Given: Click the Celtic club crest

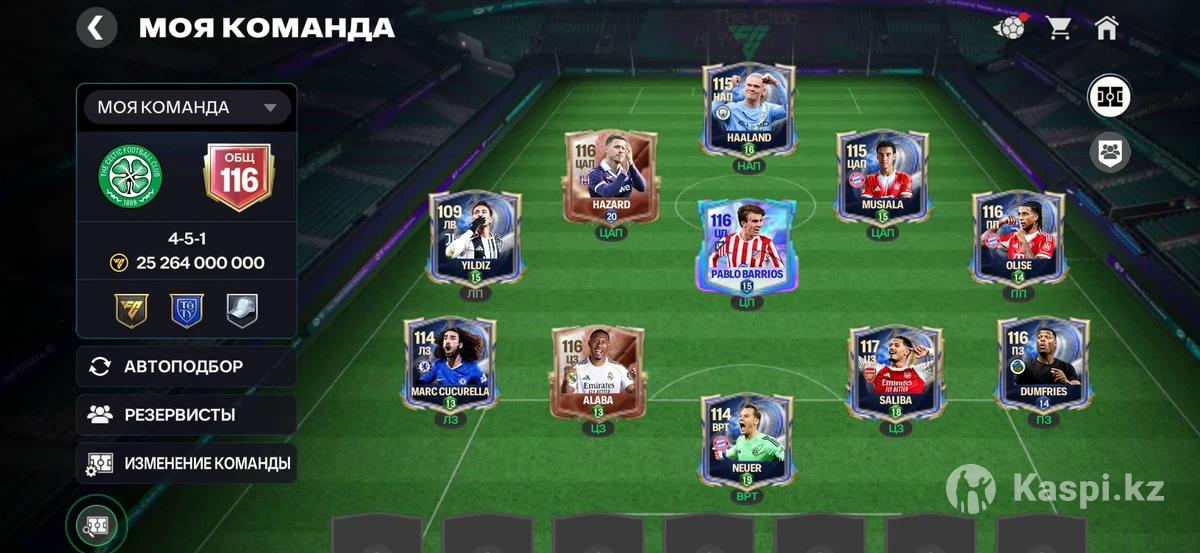Looking at the screenshot, I should pos(130,177).
